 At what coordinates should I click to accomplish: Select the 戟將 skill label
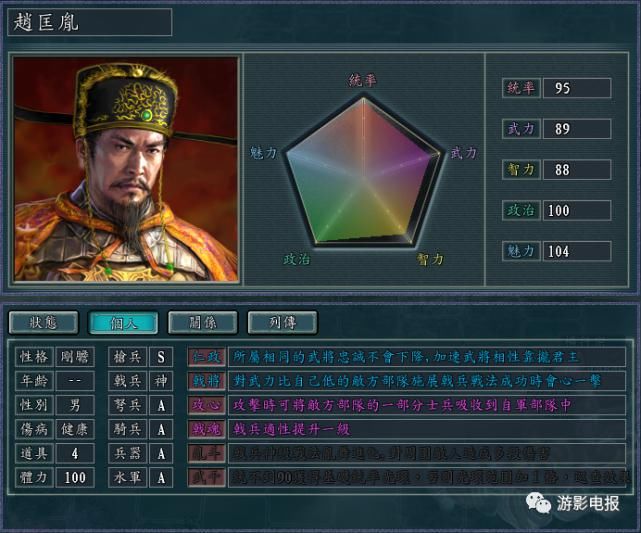coord(206,381)
